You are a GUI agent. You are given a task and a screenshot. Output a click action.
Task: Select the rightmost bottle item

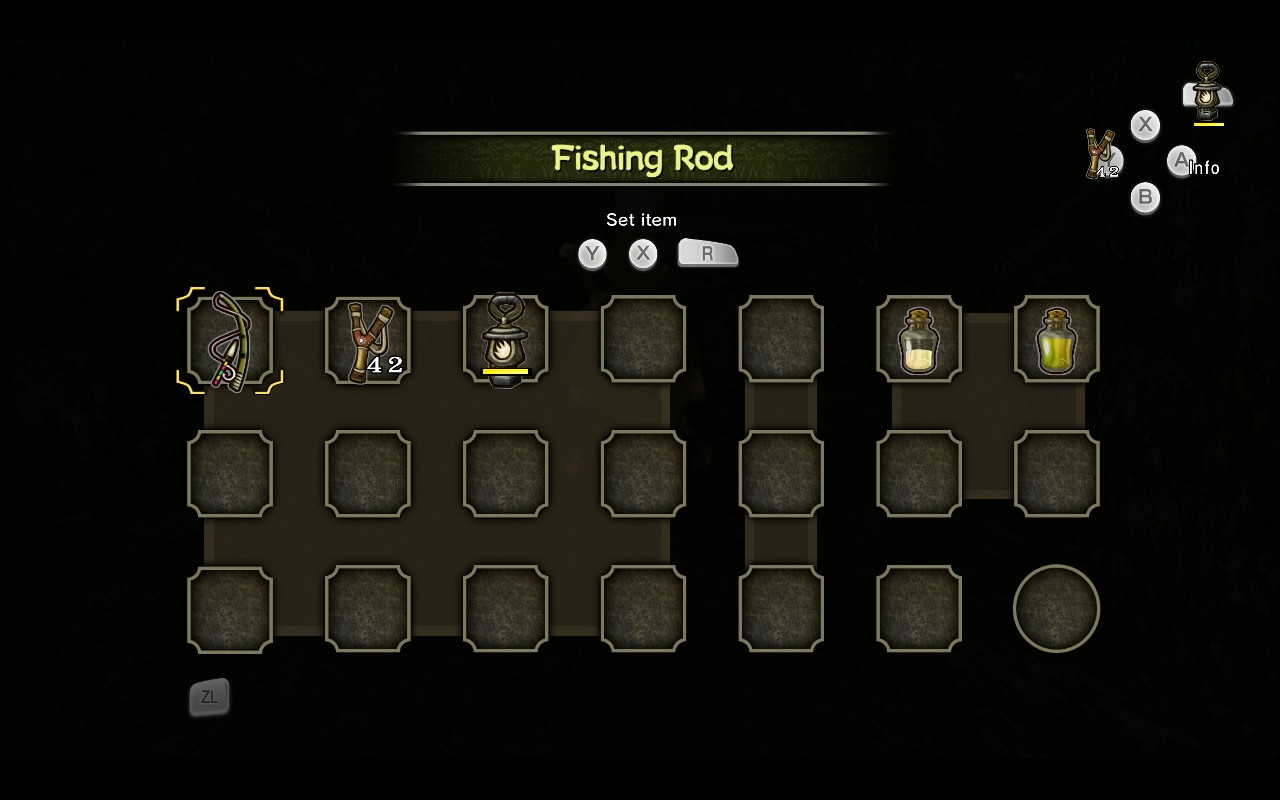tap(1057, 340)
